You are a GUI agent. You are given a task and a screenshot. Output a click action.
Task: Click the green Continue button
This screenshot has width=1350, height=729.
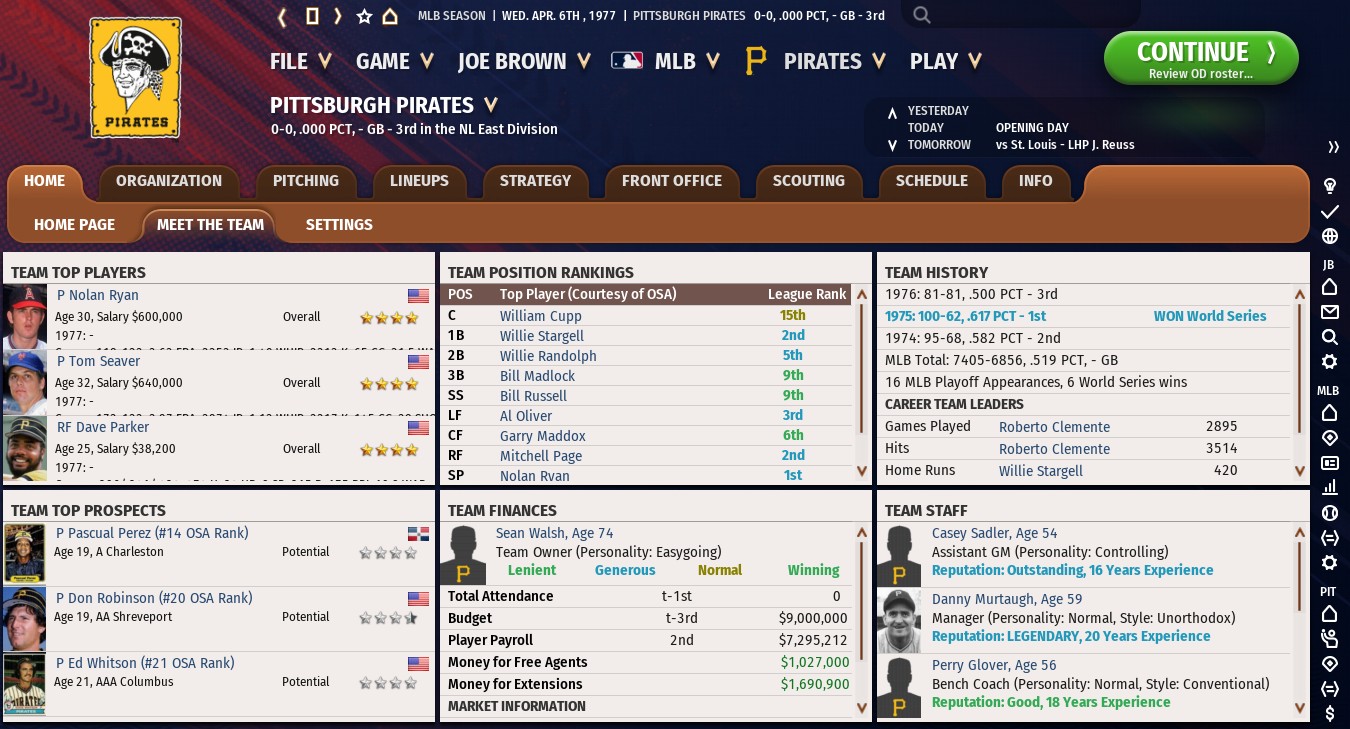[x=1200, y=58]
